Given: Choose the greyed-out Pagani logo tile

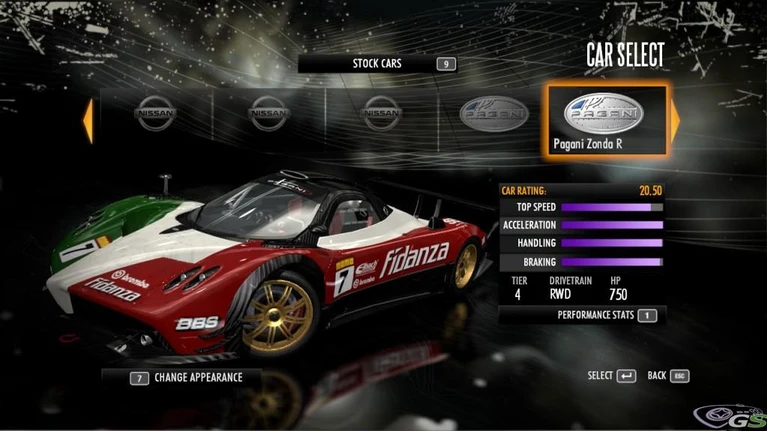Looking at the screenshot, I should [493, 116].
